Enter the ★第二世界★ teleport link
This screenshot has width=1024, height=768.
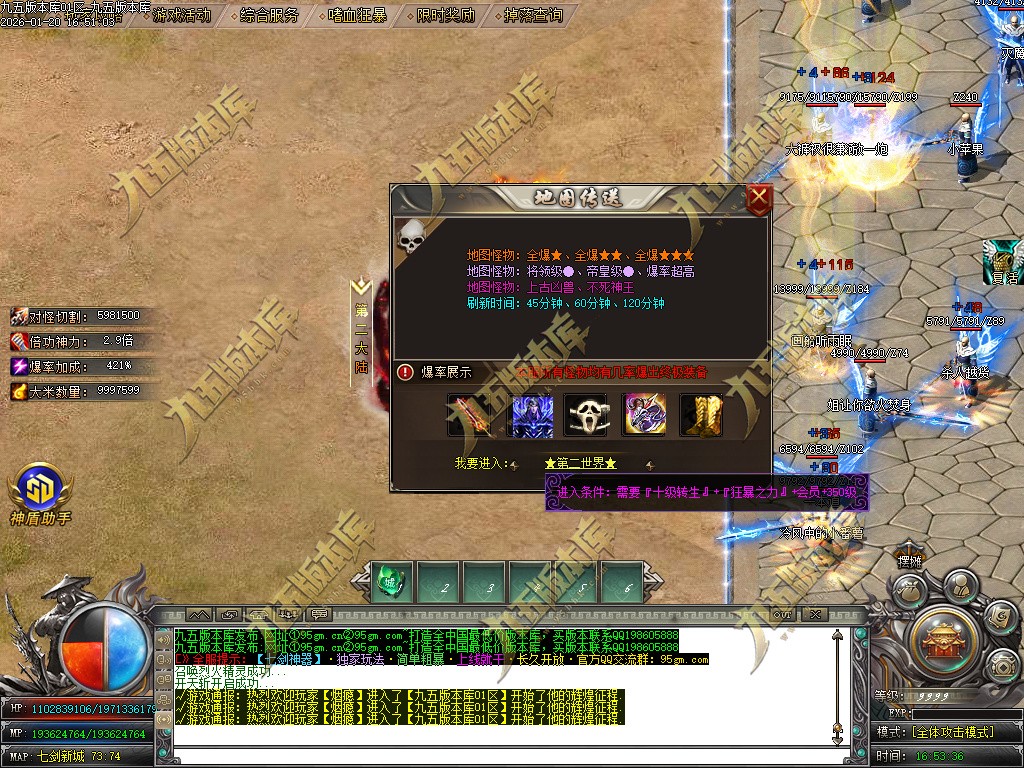pyautogui.click(x=580, y=464)
